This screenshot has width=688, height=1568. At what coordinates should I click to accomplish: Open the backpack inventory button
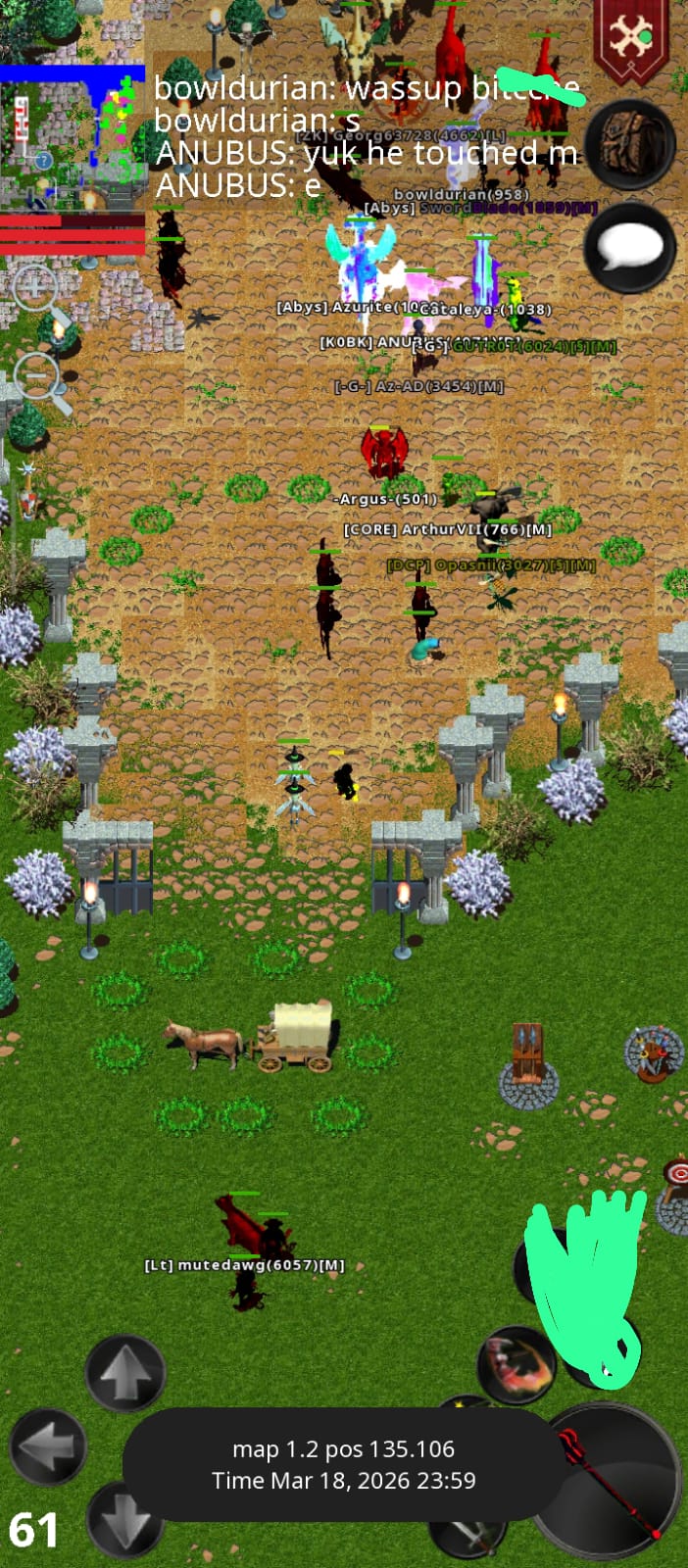(x=629, y=144)
